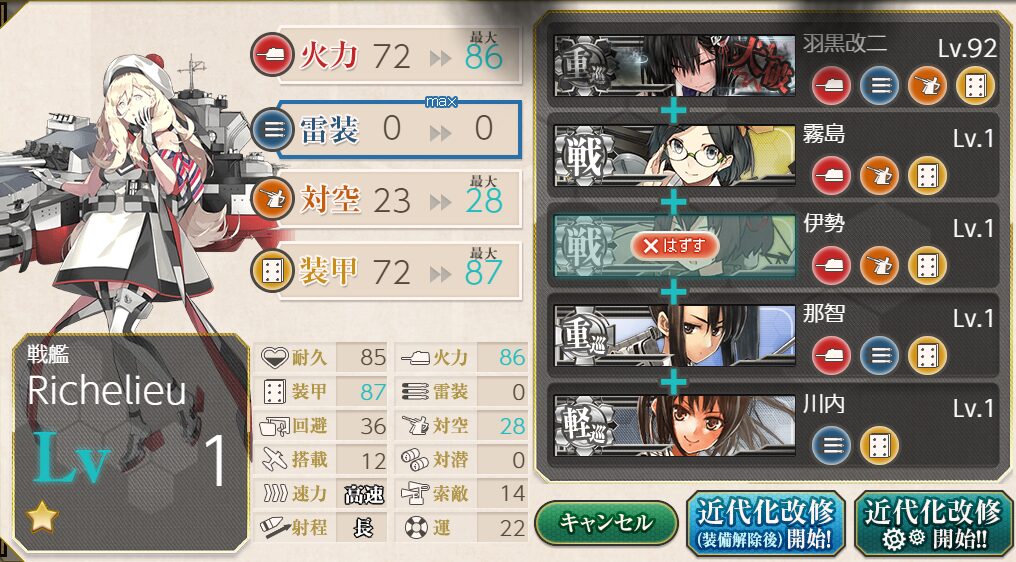The image size is (1016, 562).
Task: Click the 対空 anti-air stat row
Action: 398,200
